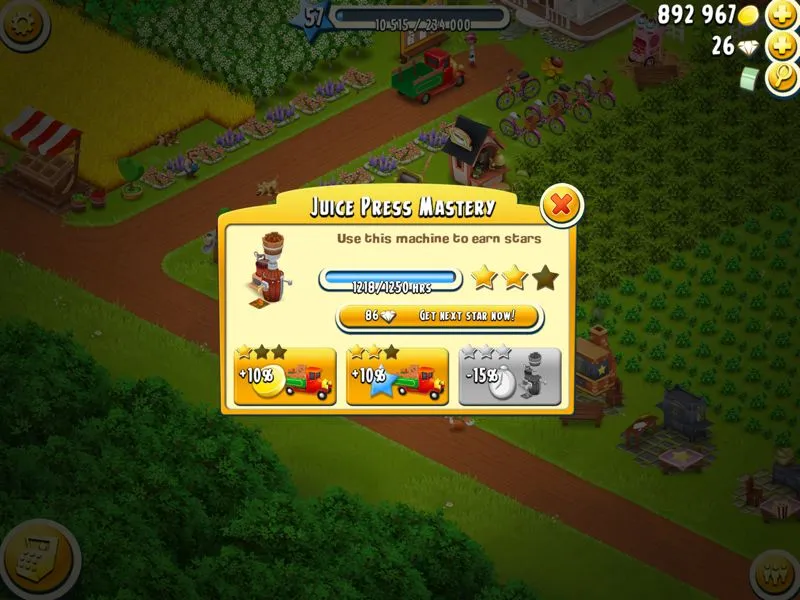
Task: Select the +10% coins reward tile
Action: (x=285, y=376)
